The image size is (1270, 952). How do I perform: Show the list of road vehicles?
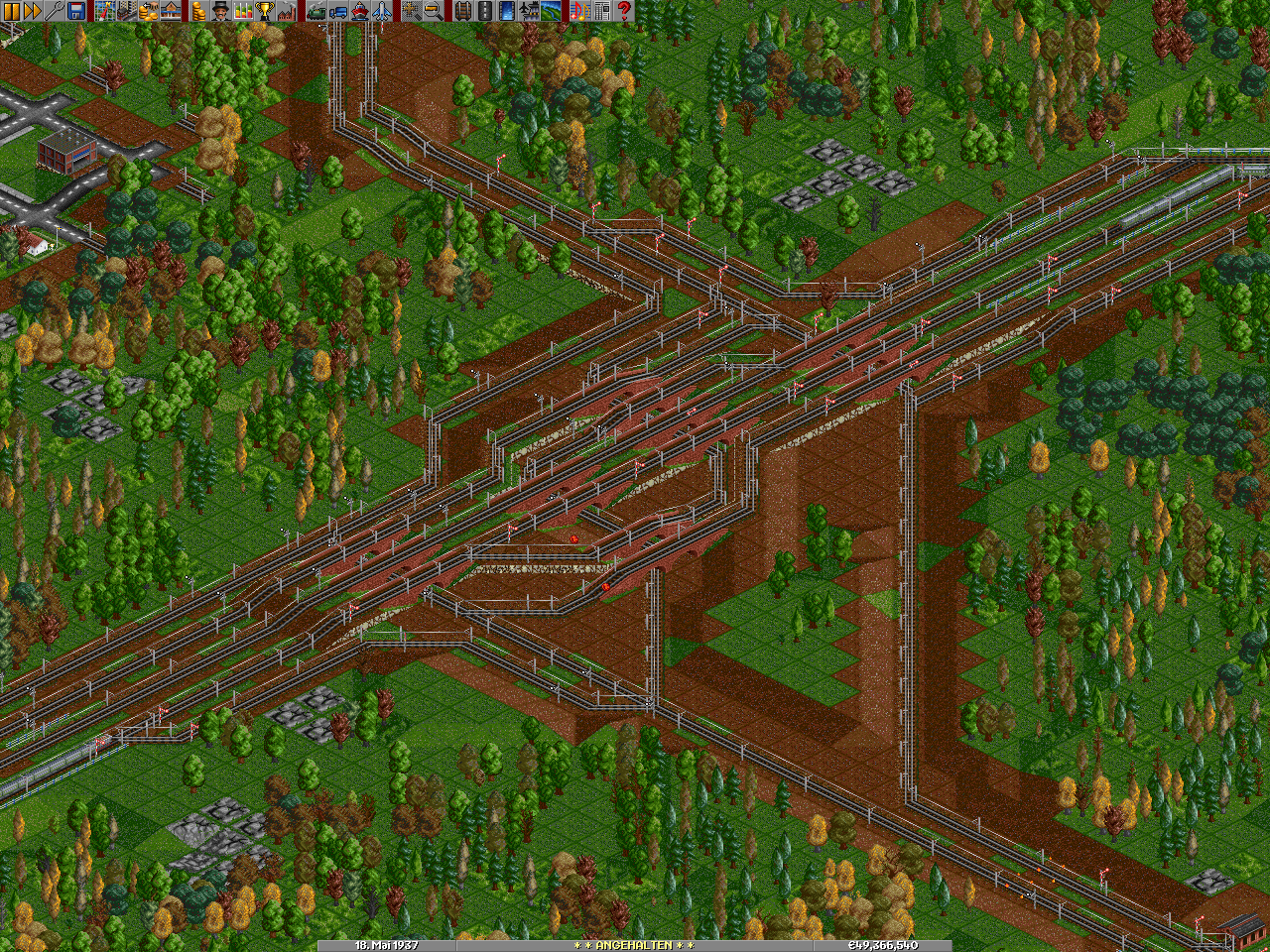[337, 11]
